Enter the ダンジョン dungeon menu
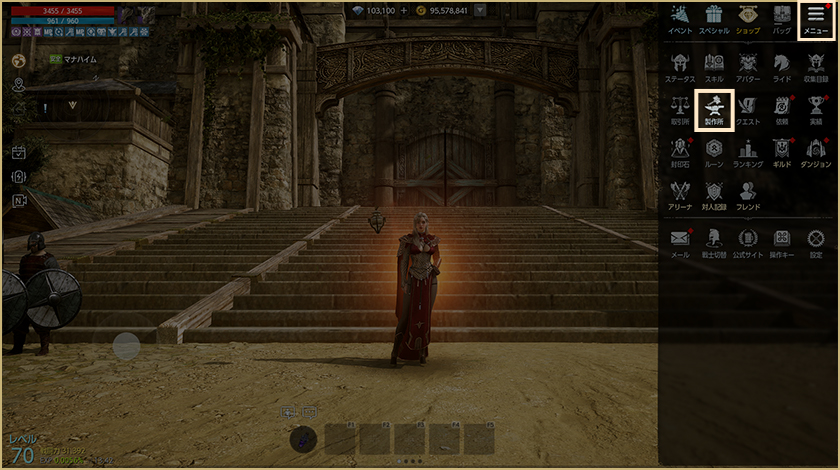Image resolution: width=840 pixels, height=470 pixels. (x=816, y=151)
